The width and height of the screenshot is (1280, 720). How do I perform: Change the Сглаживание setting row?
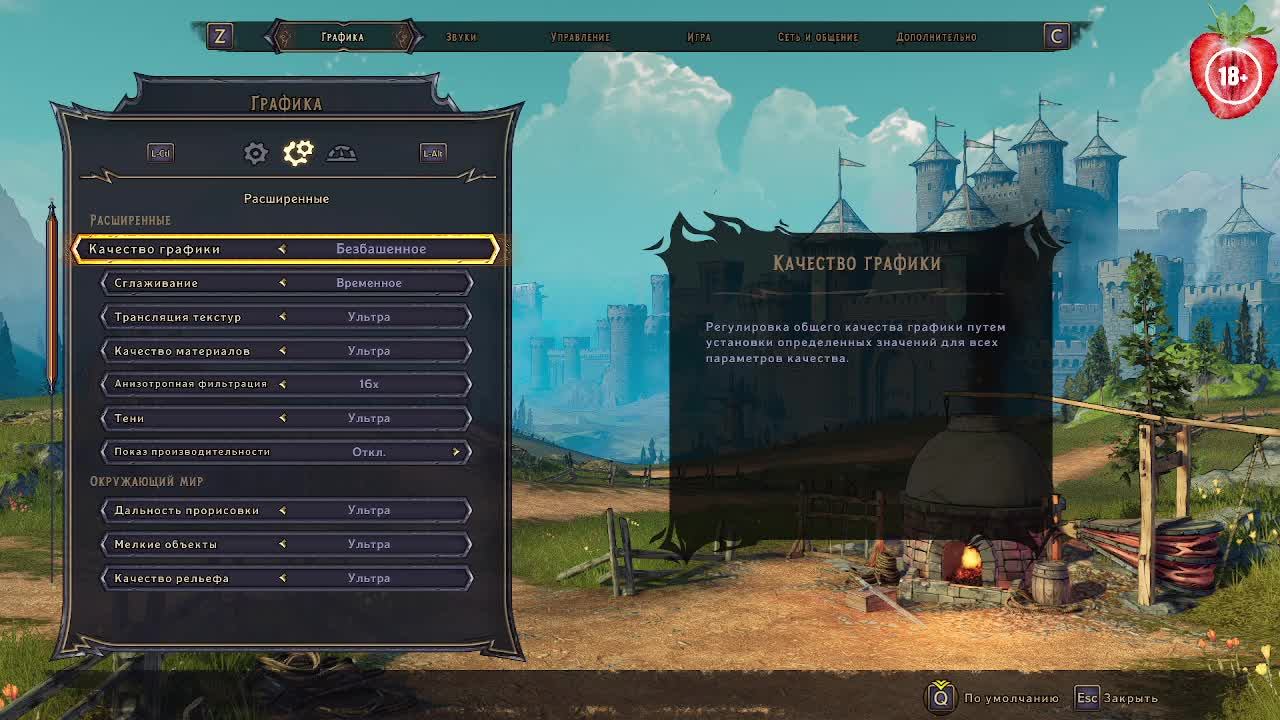[x=287, y=283]
